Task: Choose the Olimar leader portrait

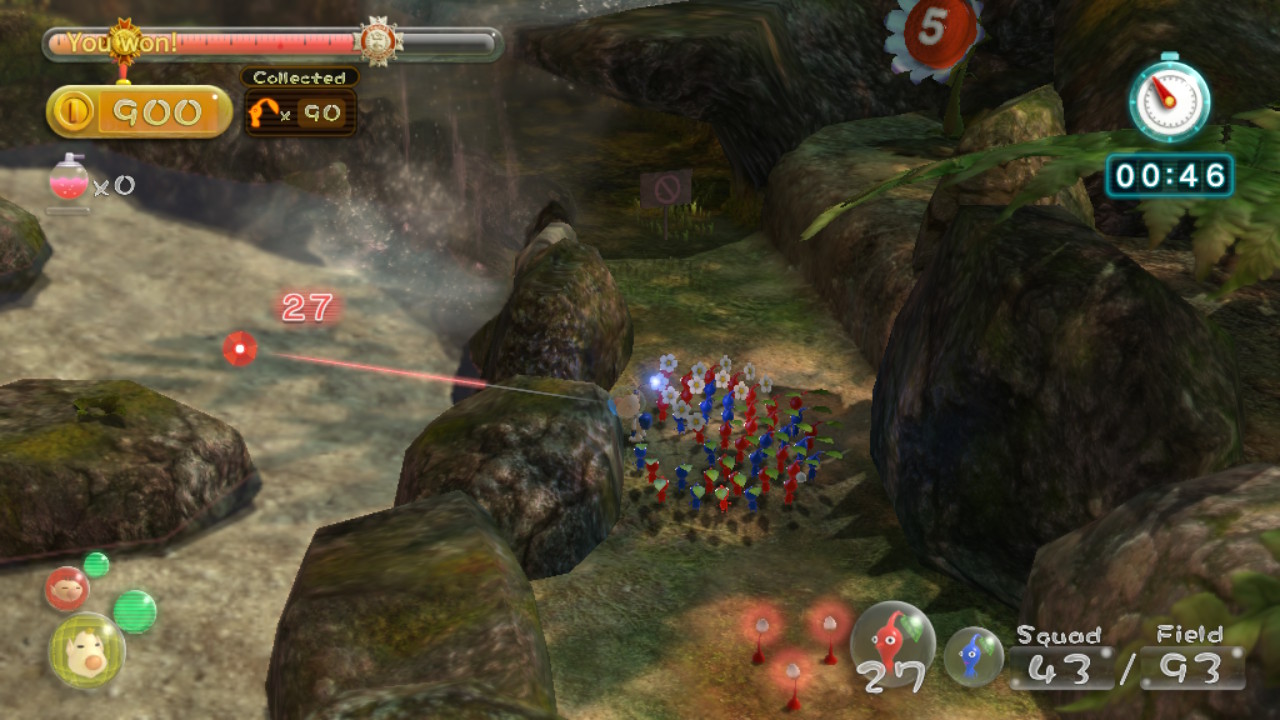Action: point(86,651)
